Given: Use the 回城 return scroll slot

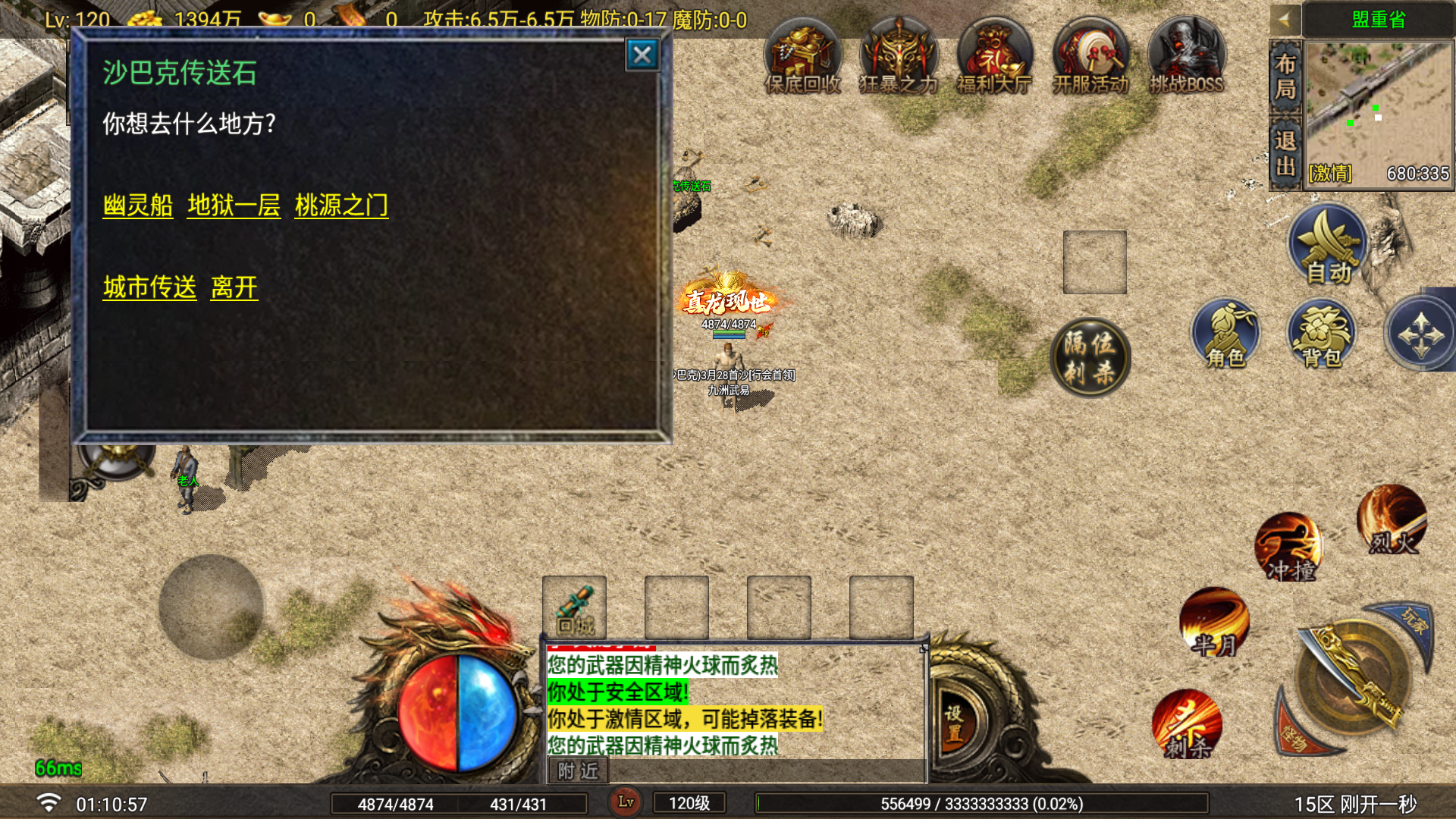Looking at the screenshot, I should [574, 607].
